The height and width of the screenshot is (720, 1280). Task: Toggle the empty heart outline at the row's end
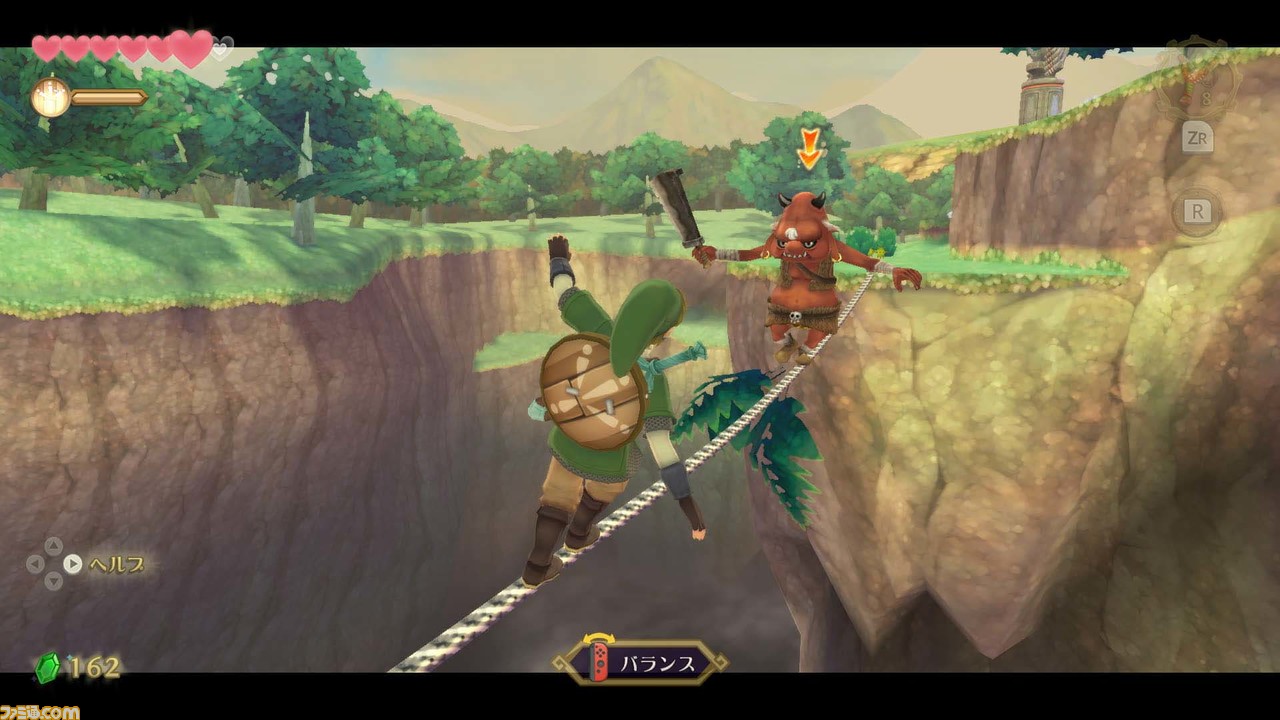pos(219,48)
